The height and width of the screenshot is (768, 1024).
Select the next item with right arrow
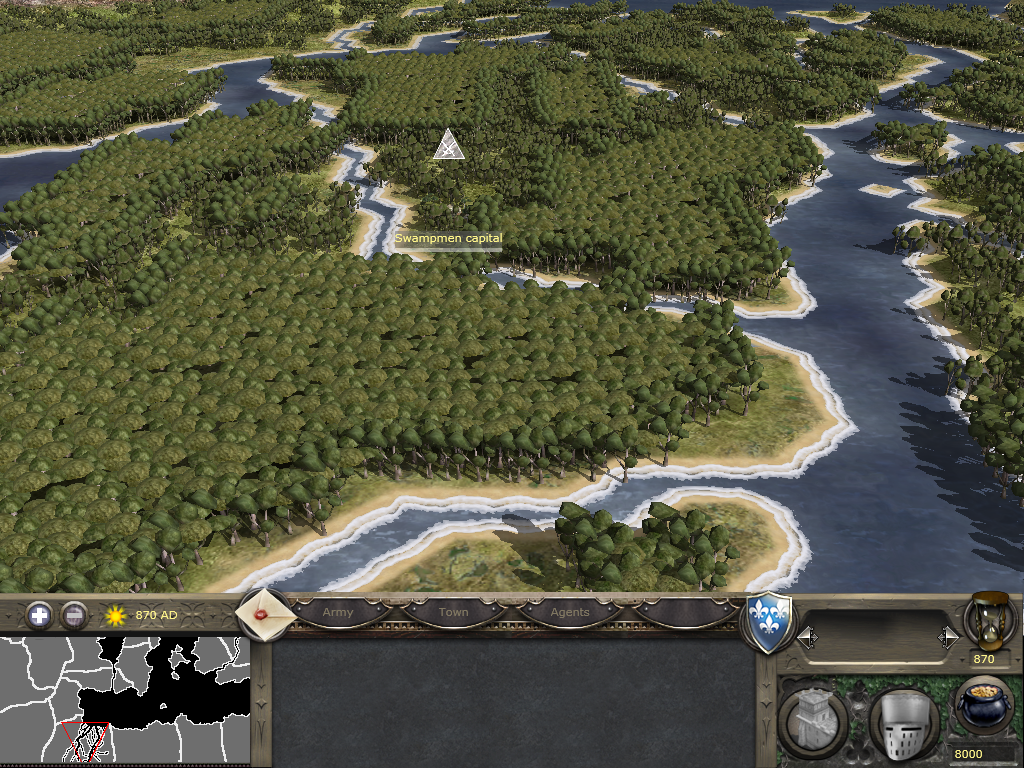tap(946, 636)
